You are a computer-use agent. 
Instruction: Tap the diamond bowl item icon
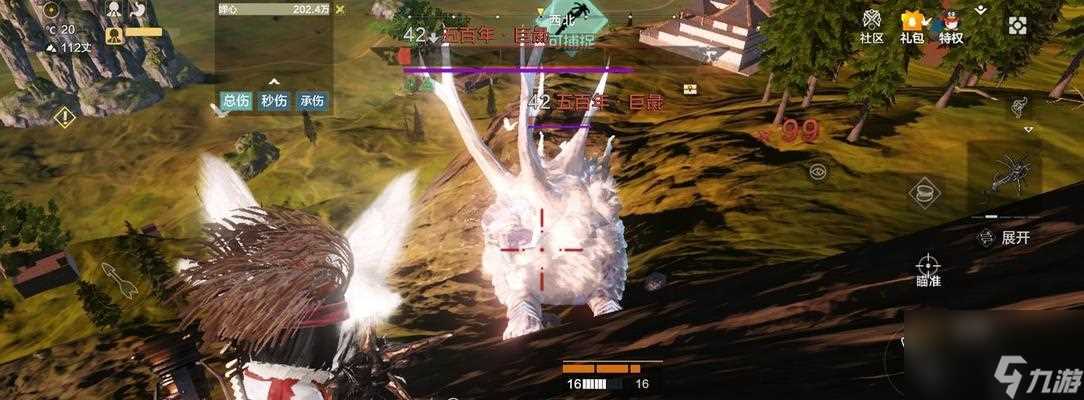[923, 191]
